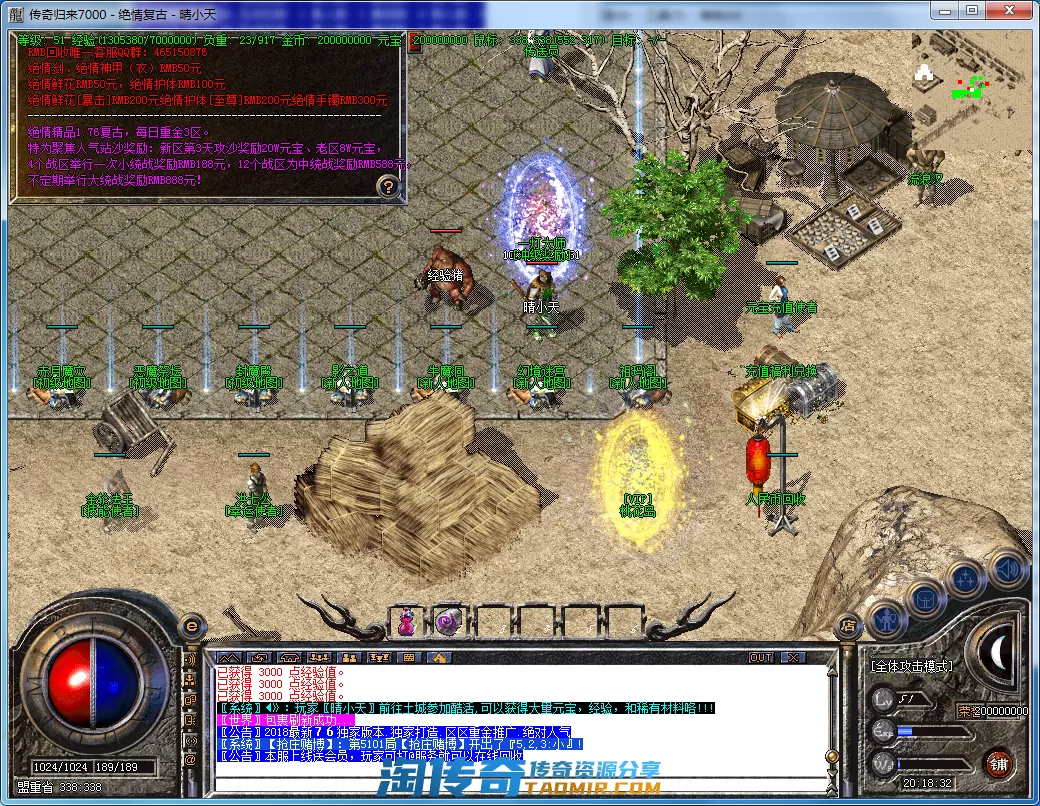The image size is (1040, 806).
Task: Click the round "e" button above the chat
Action: (191, 626)
